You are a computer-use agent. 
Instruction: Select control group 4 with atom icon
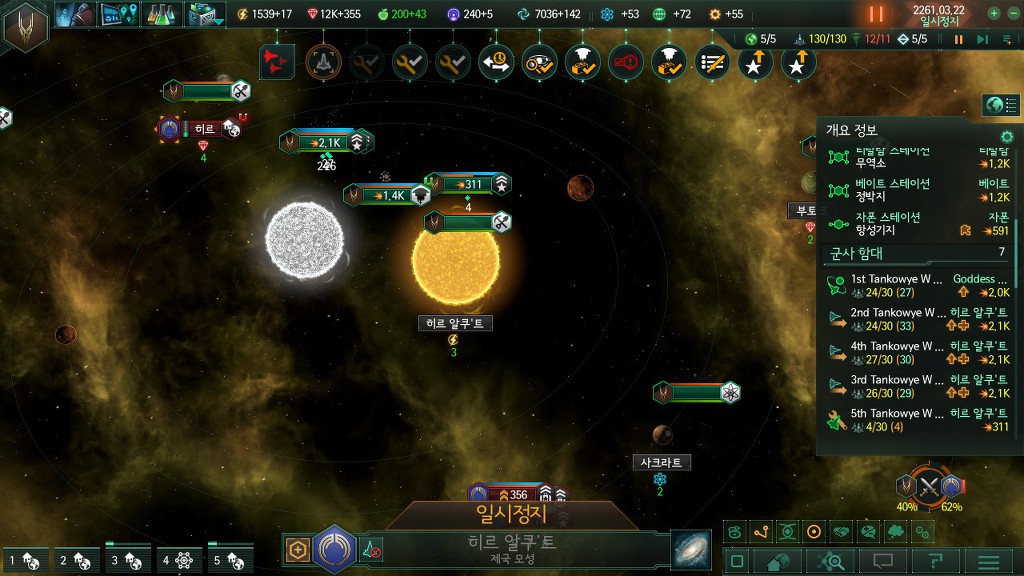(x=179, y=560)
